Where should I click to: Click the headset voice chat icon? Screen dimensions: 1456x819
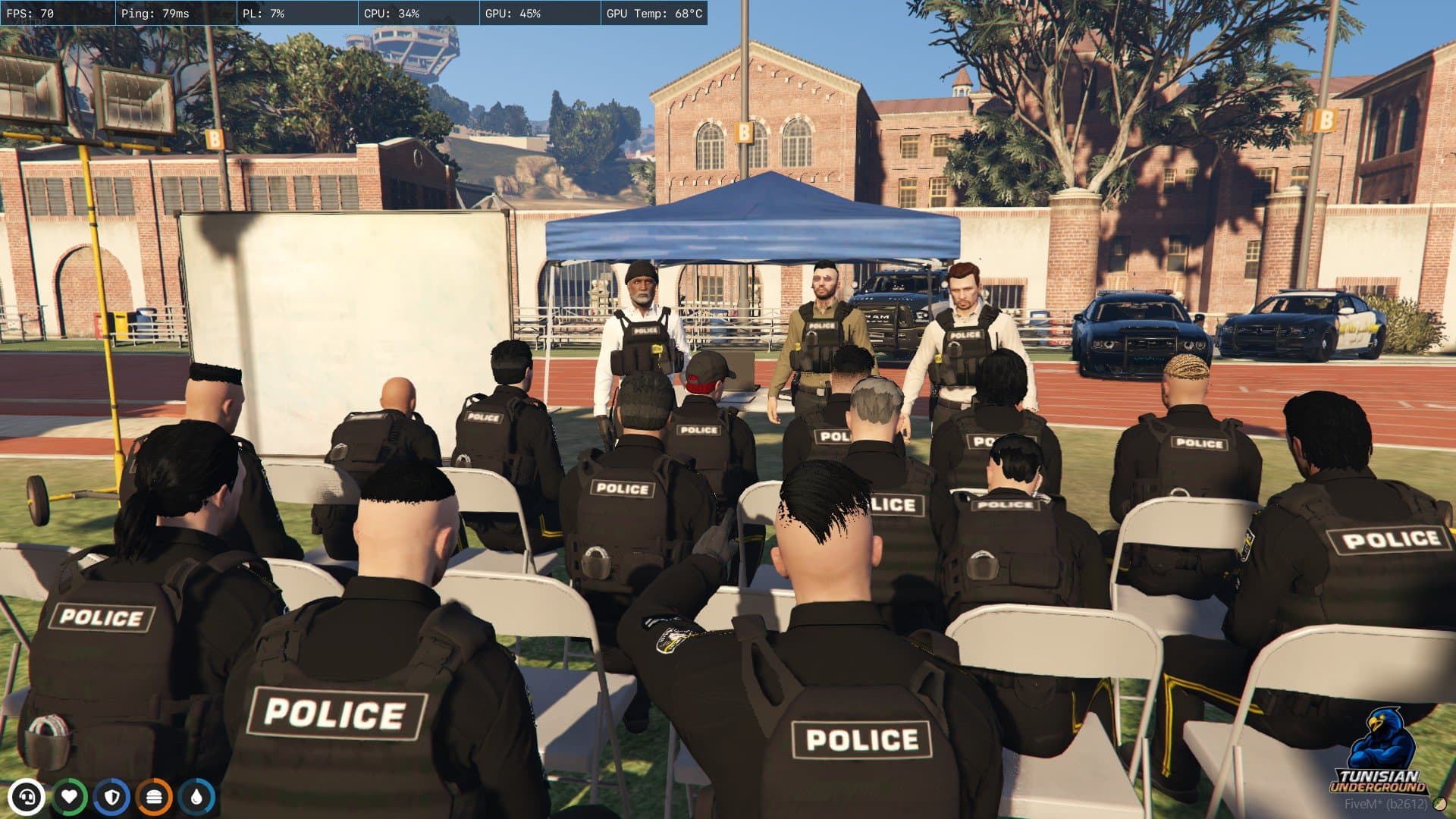coord(27,797)
